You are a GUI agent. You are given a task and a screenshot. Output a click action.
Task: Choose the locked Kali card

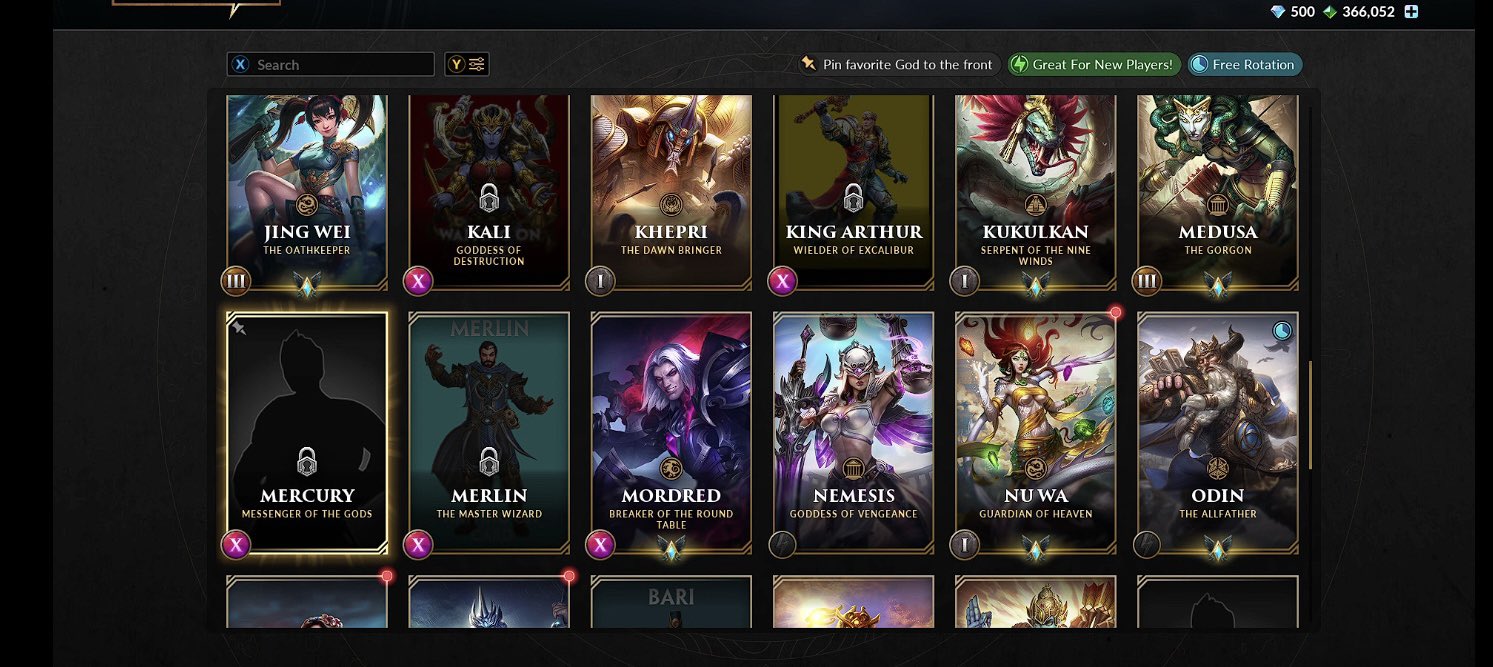[x=489, y=190]
